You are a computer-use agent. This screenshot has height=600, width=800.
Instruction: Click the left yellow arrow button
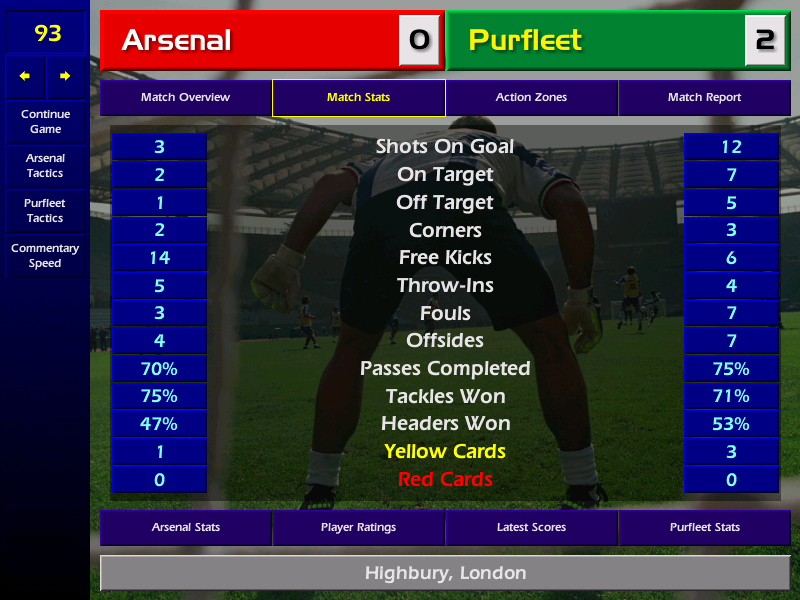[x=25, y=76]
